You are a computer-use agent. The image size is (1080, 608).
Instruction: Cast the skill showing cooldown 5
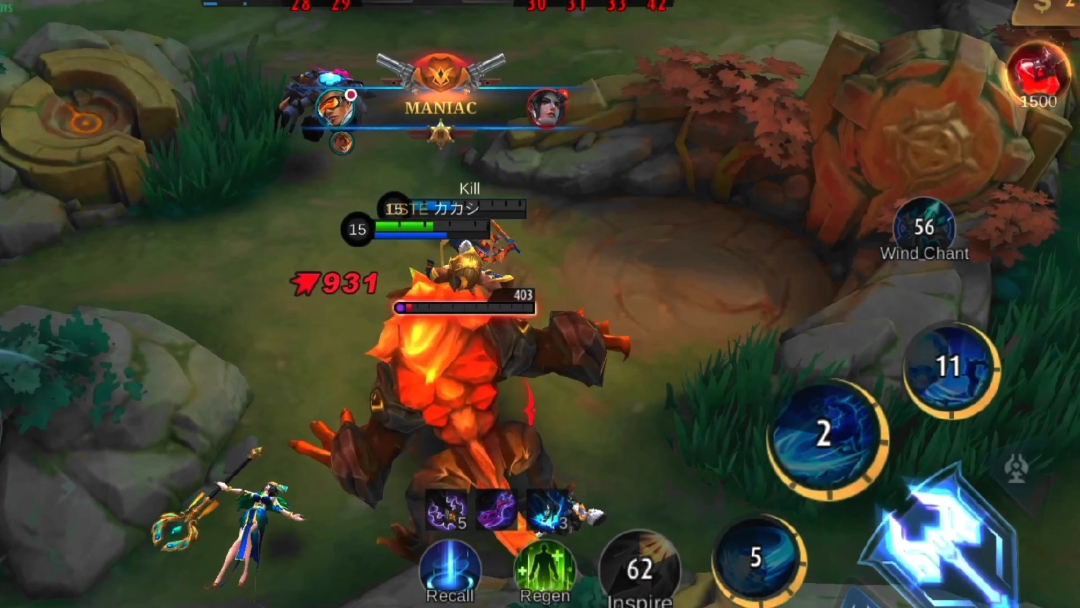(x=758, y=558)
